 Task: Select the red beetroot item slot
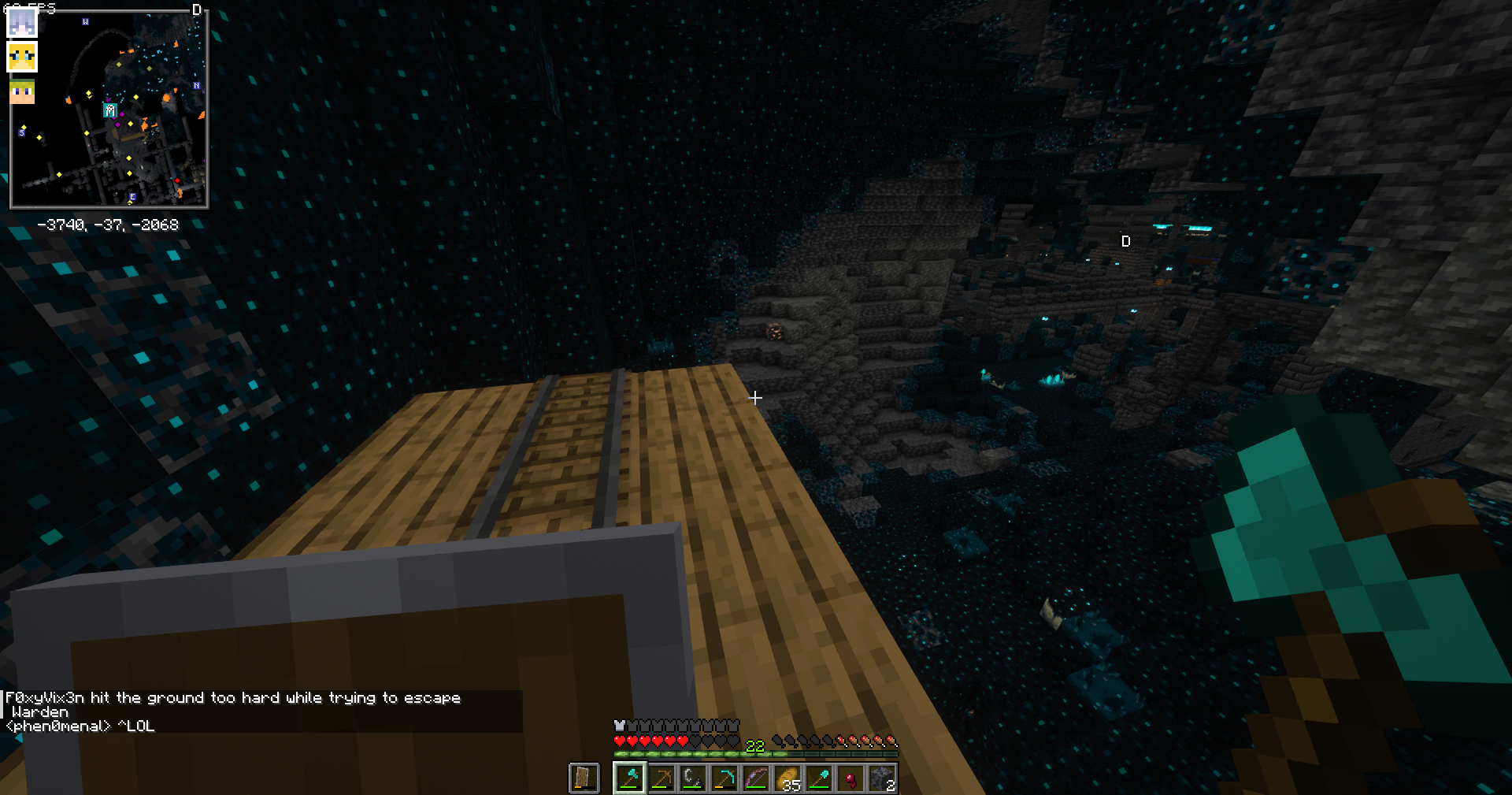coord(850,778)
